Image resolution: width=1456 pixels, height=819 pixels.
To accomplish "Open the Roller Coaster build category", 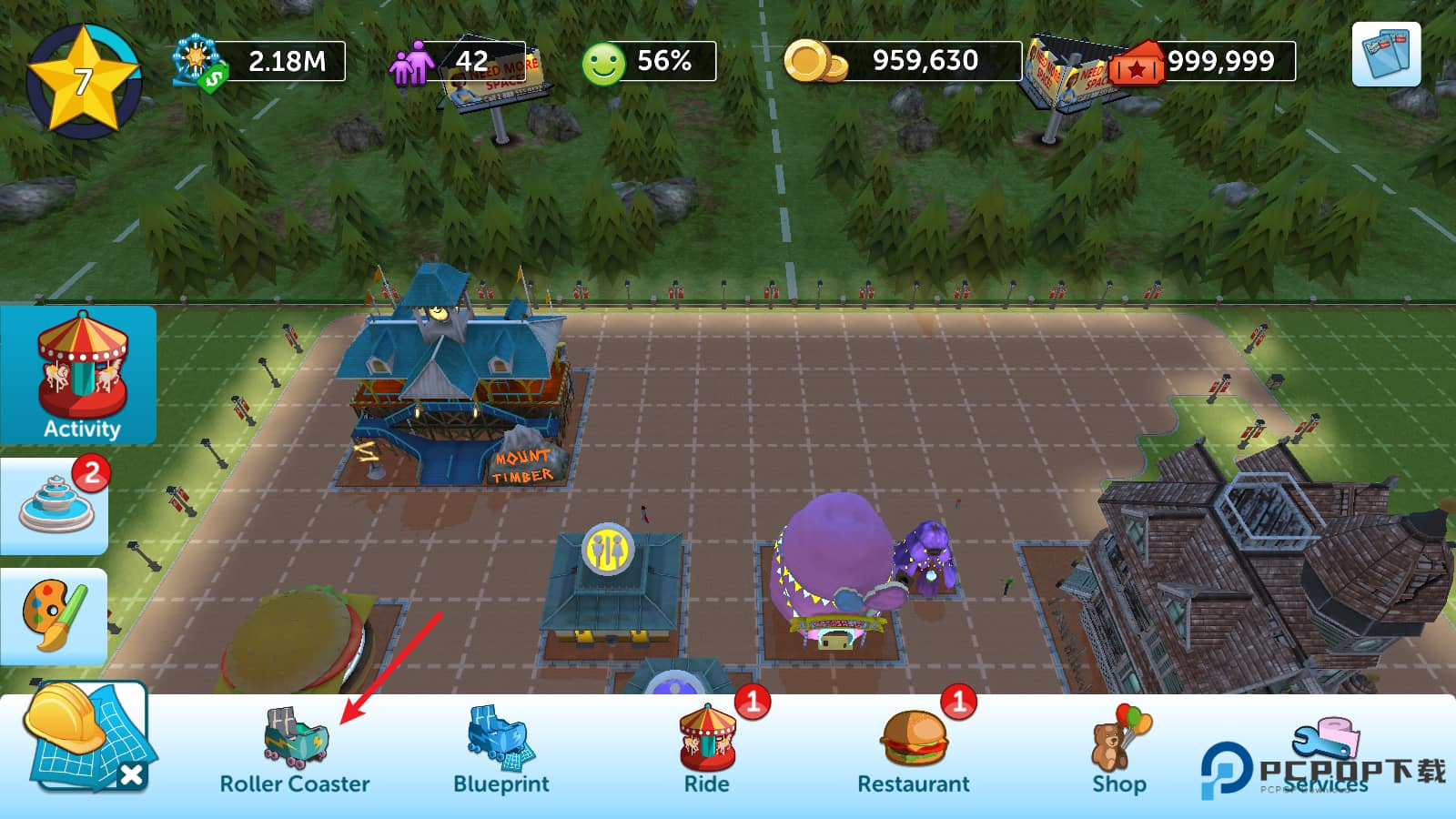I will (295, 751).
